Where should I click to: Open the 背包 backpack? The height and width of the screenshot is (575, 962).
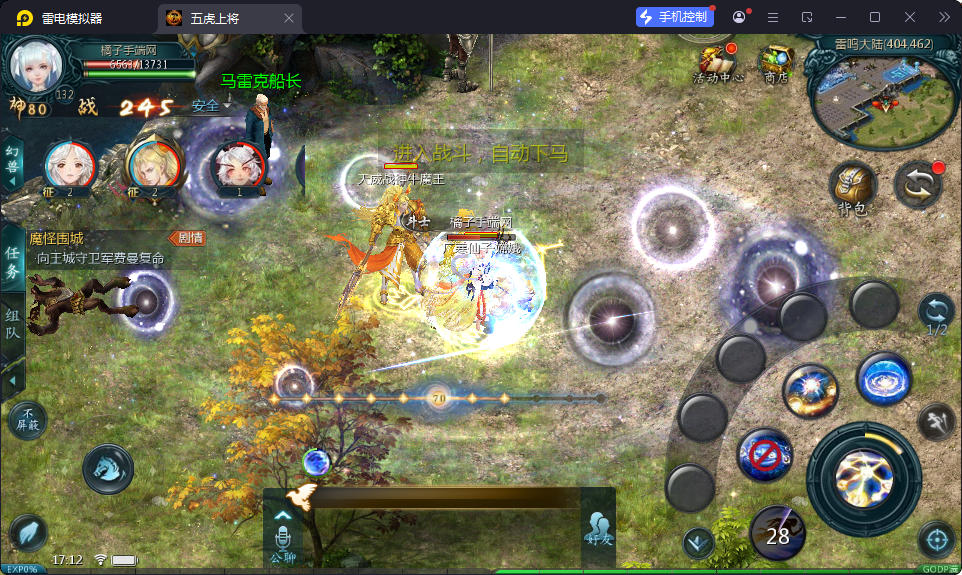(852, 188)
